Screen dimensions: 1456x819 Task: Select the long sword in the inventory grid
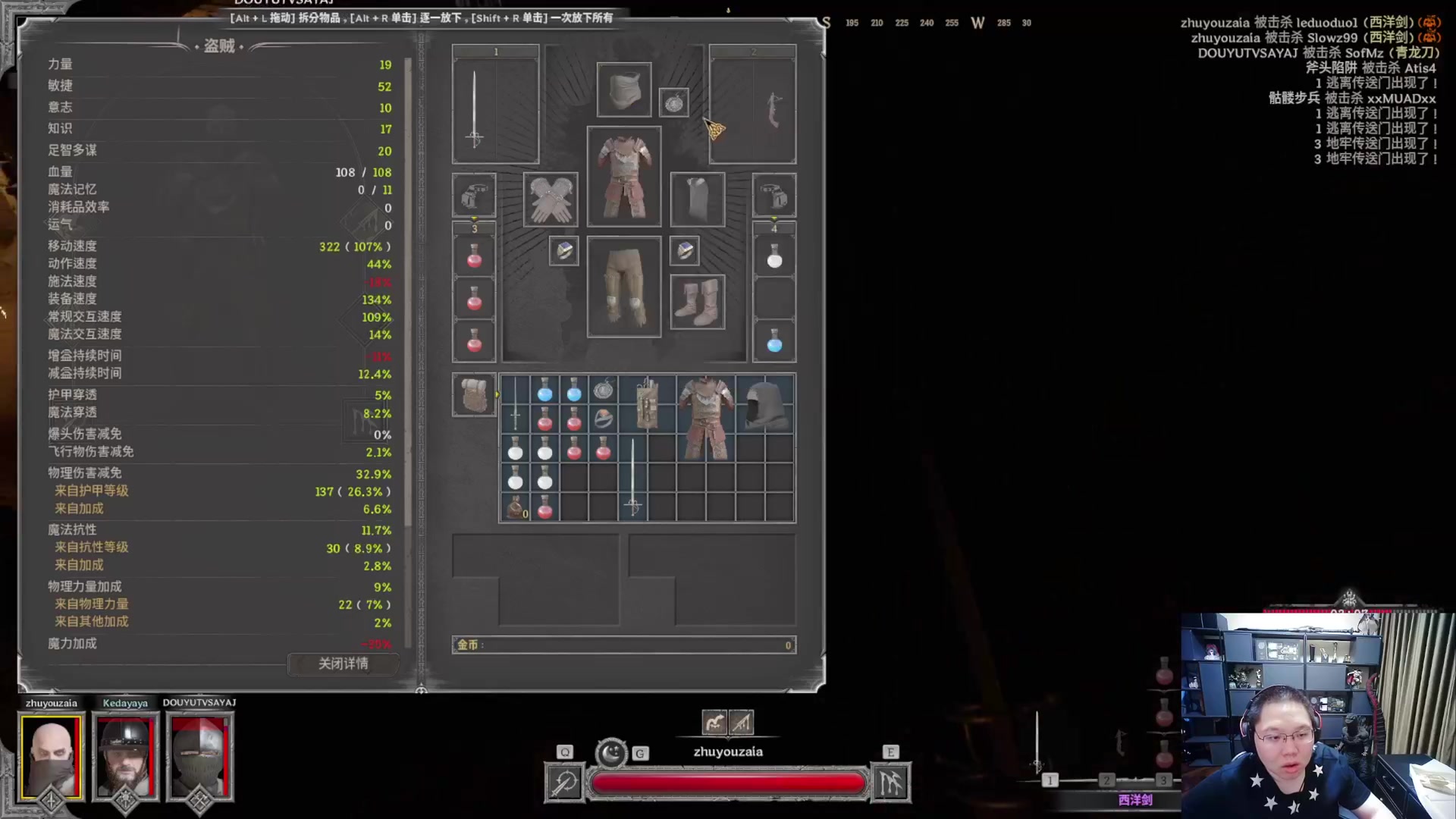coord(633,478)
